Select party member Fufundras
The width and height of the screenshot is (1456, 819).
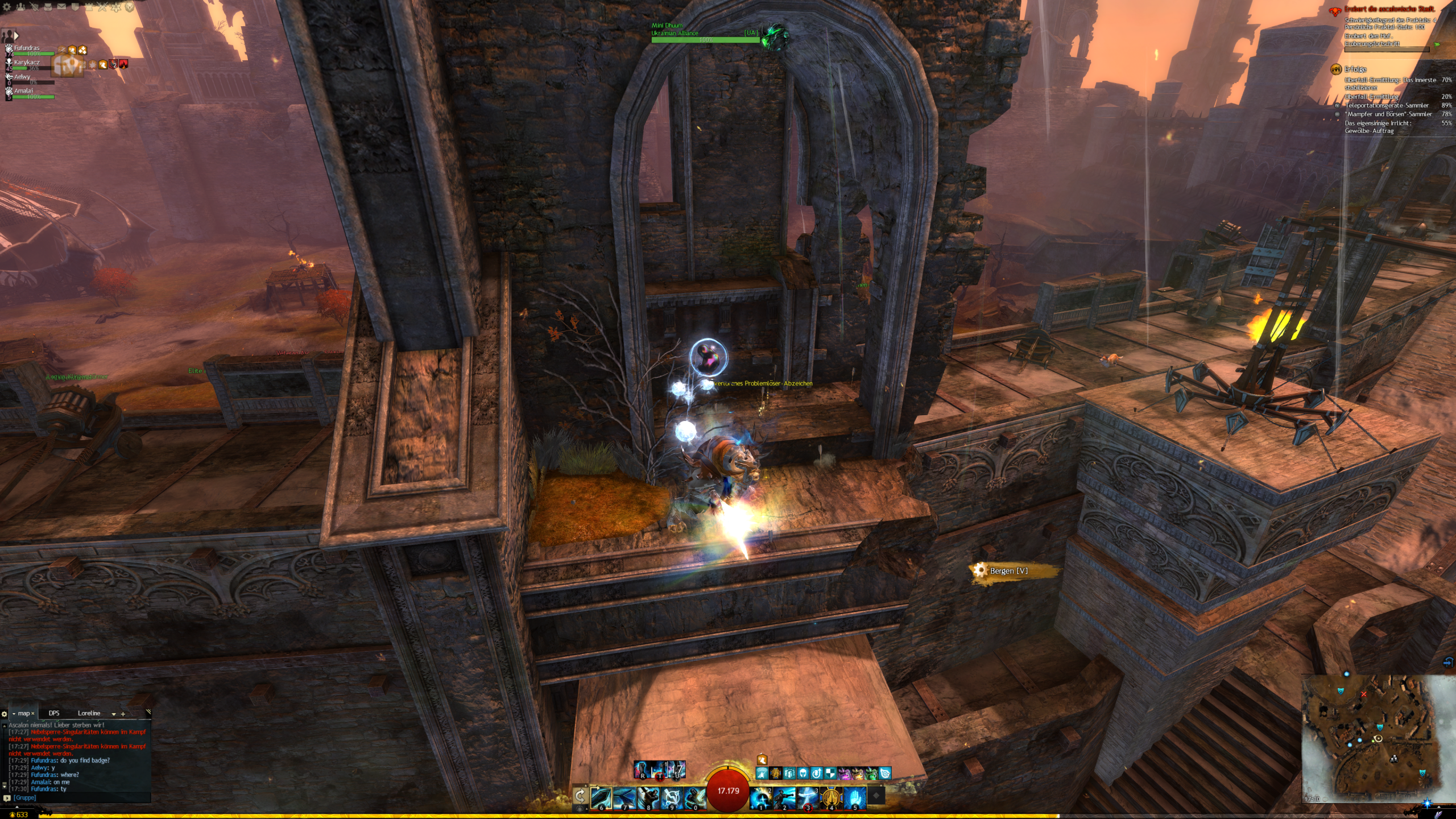[27, 49]
